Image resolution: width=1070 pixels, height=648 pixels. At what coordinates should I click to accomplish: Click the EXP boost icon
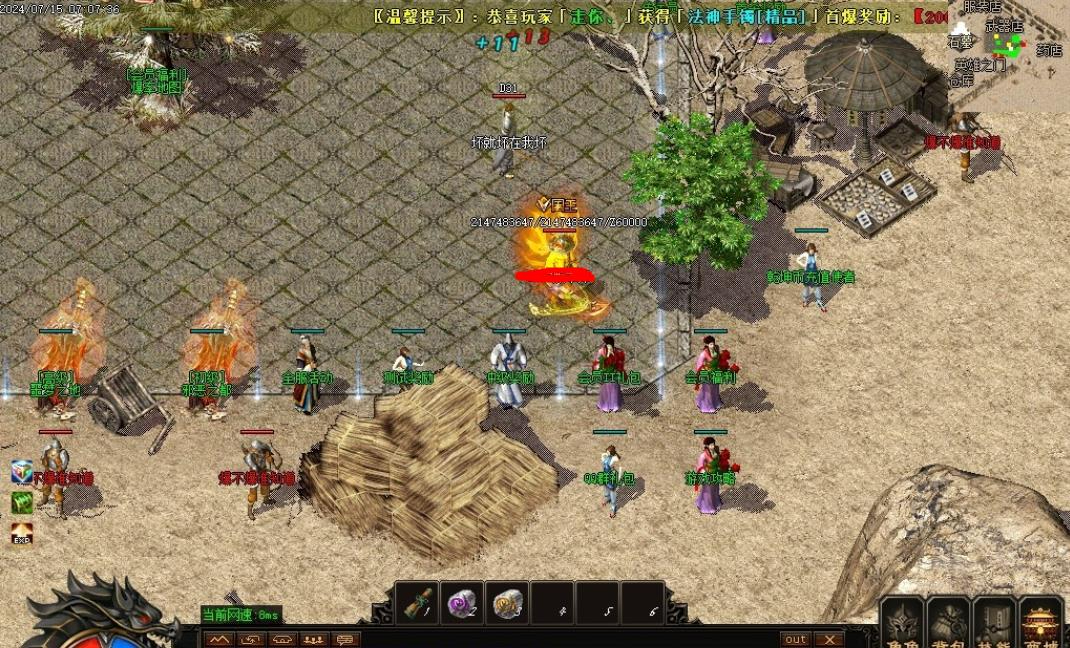(x=22, y=534)
